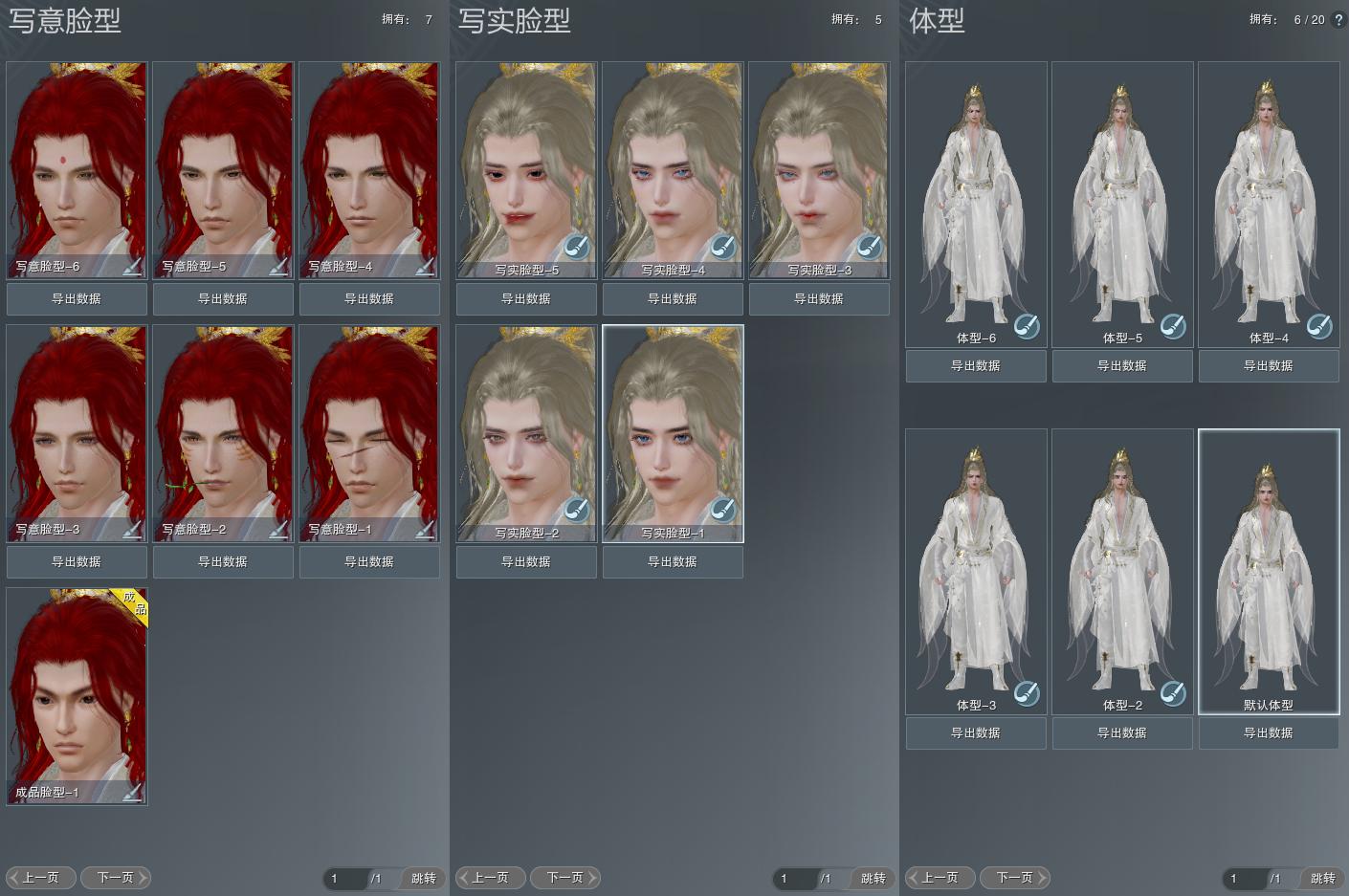This screenshot has height=896, width=1349.
Task: Pick the 成品脸型-1 face thumbnail
Action: pyautogui.click(x=77, y=688)
